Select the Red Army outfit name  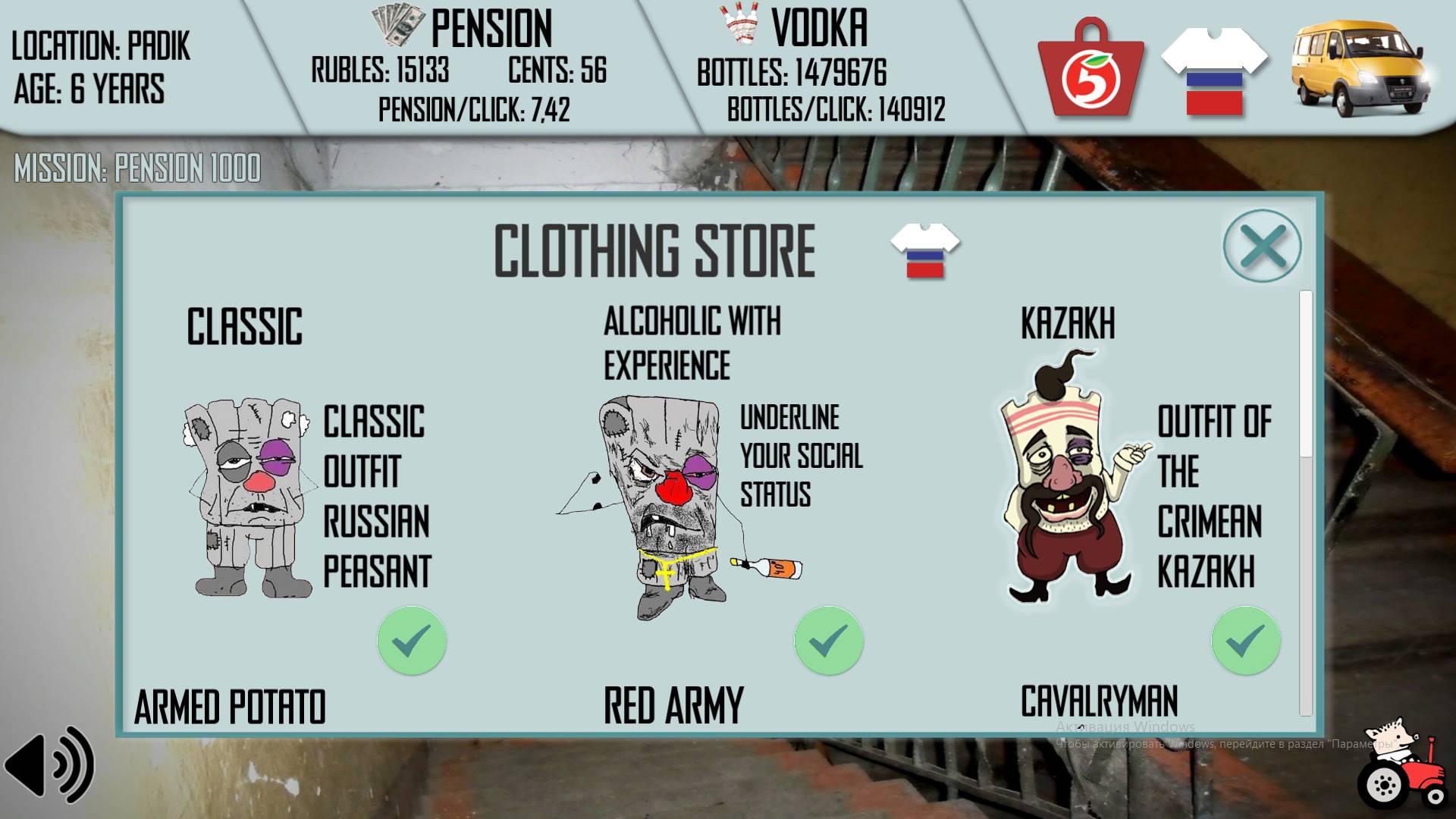point(673,704)
